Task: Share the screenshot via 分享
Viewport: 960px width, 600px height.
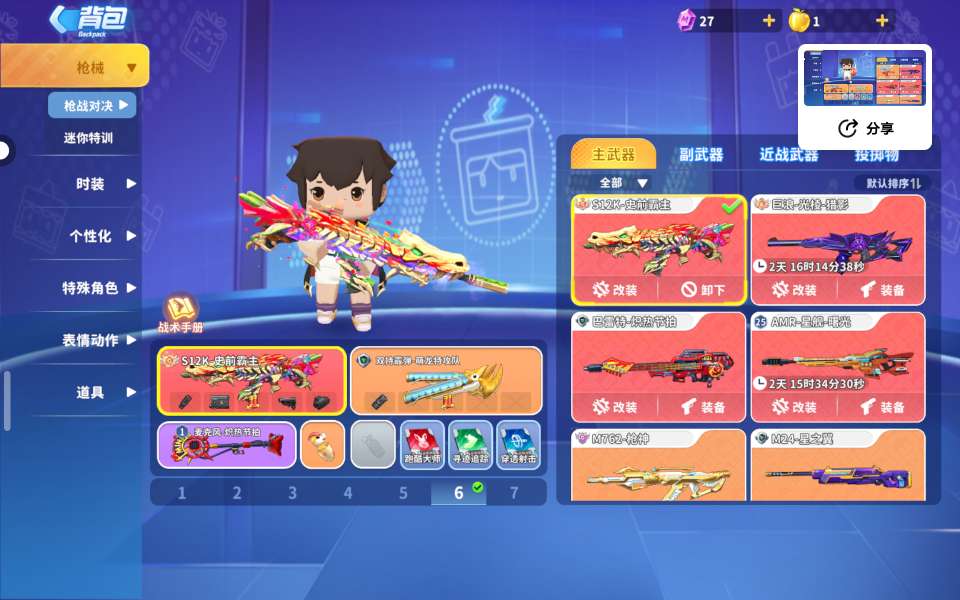Action: tap(866, 128)
